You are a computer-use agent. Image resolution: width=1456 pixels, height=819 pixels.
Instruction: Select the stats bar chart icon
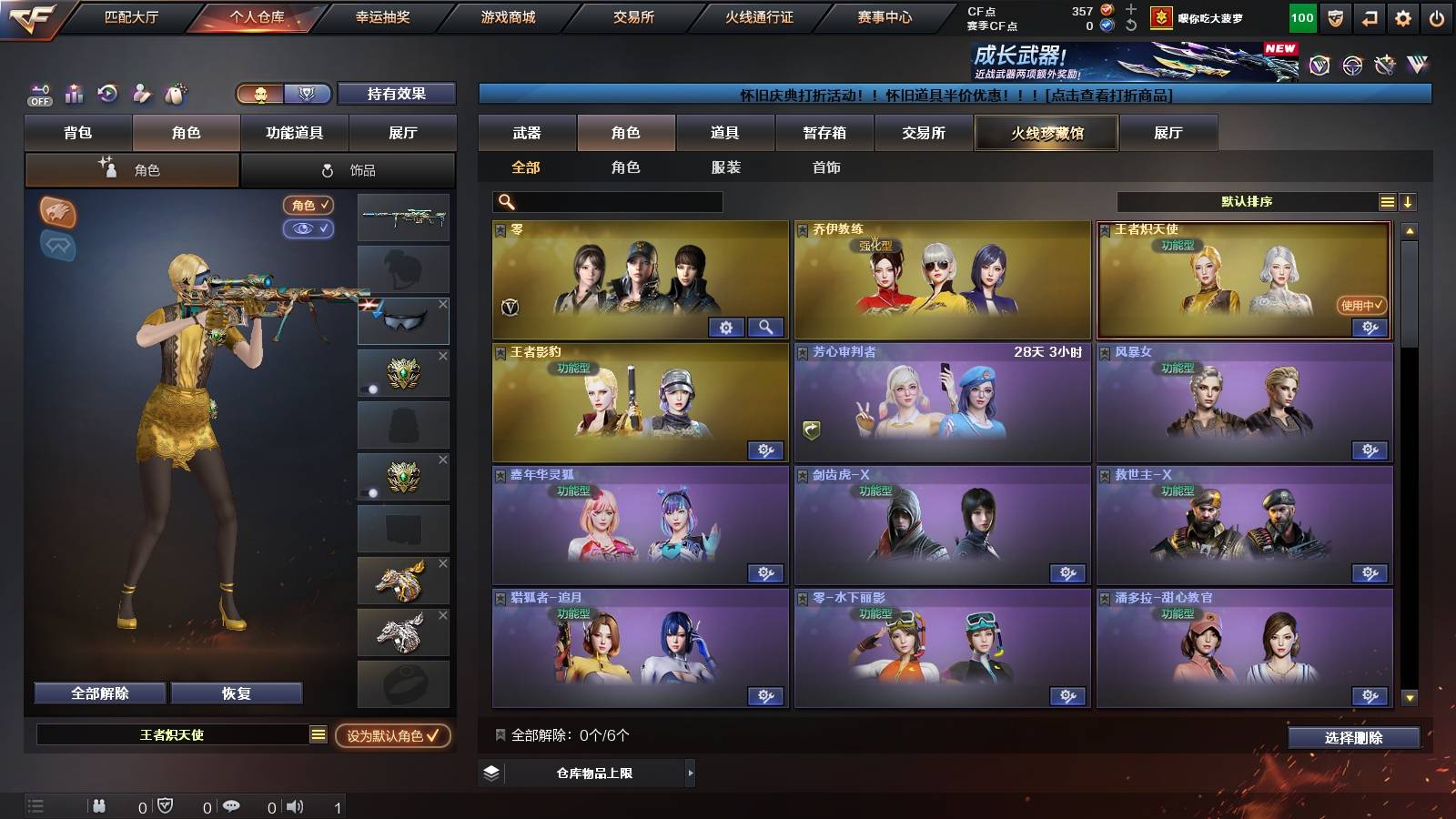(x=74, y=93)
